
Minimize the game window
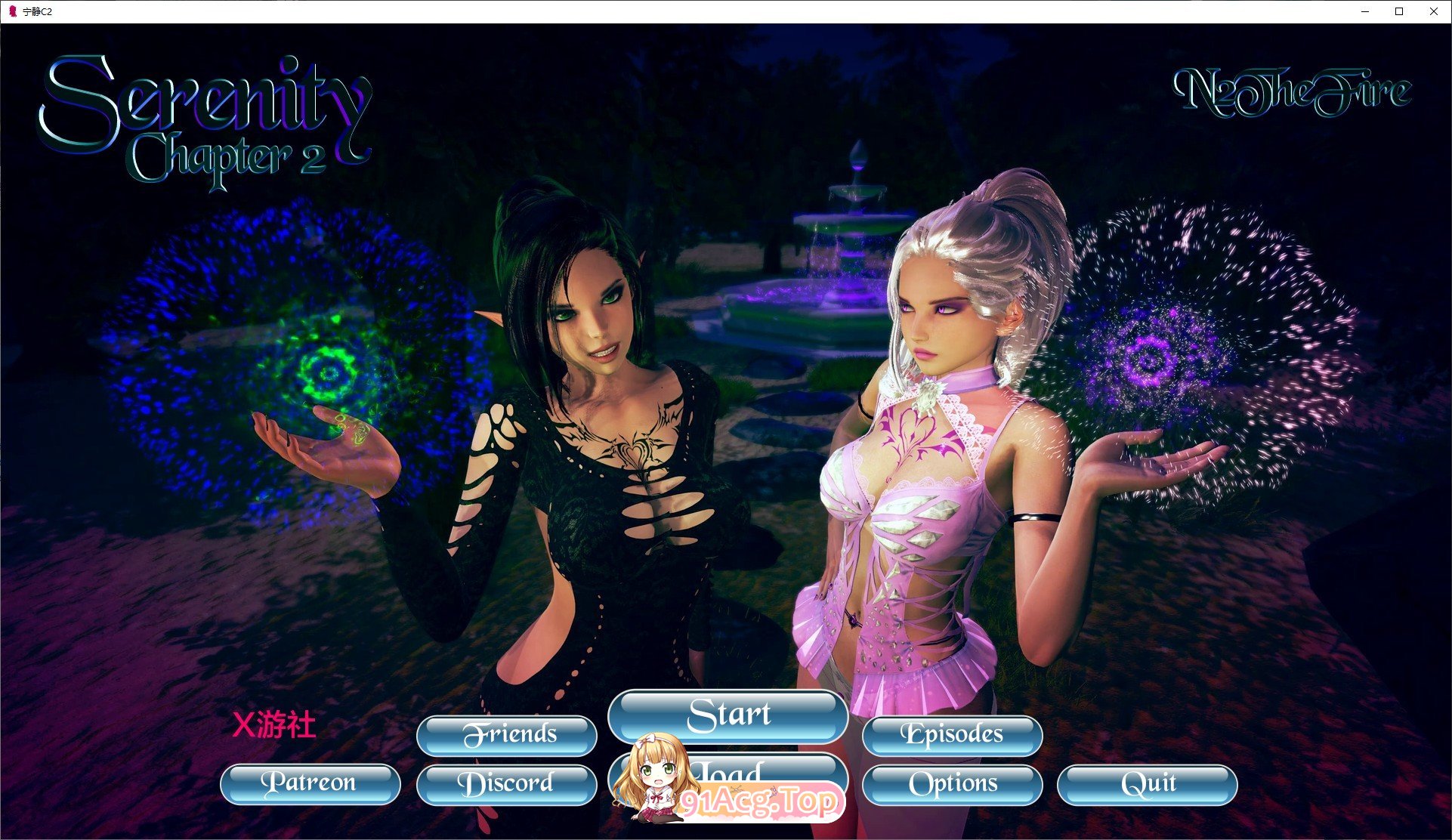(x=1365, y=11)
